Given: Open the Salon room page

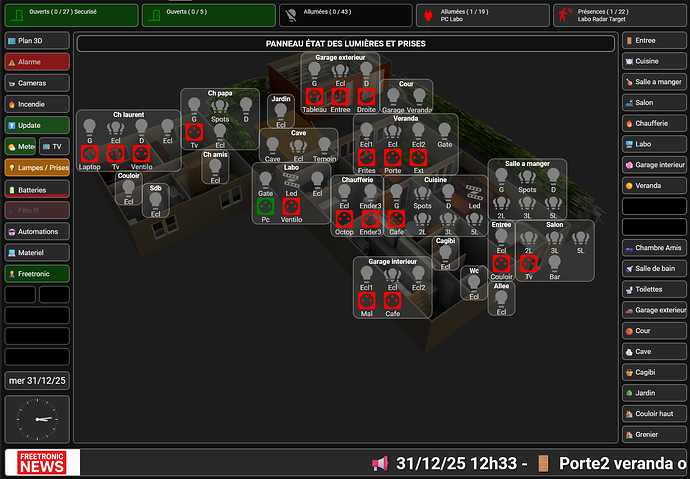Looking at the screenshot, I should [x=655, y=103].
